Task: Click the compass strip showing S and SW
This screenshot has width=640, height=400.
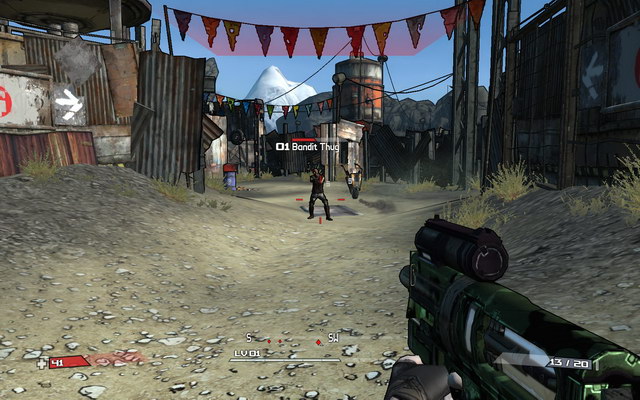Action: (291, 339)
